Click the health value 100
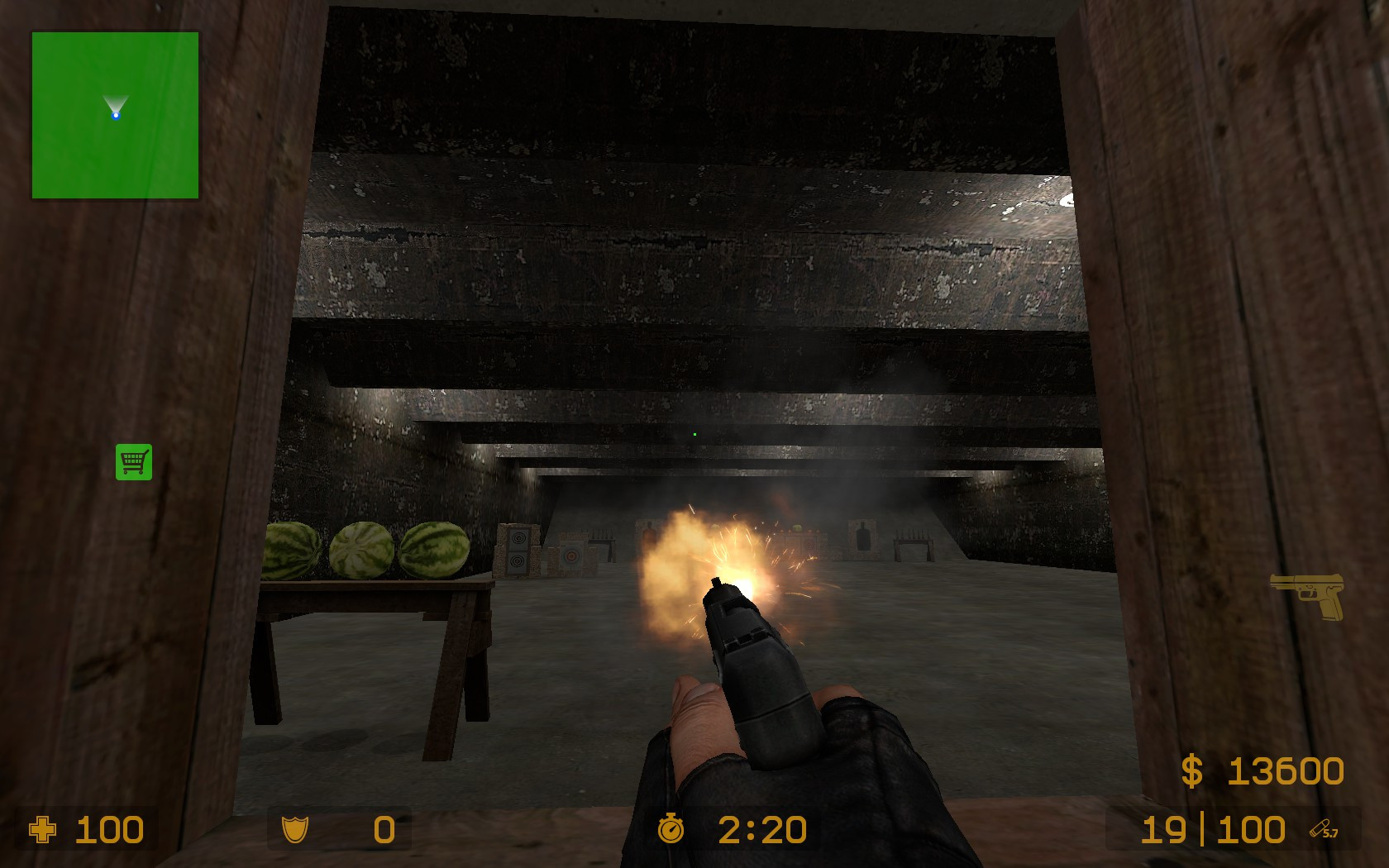This screenshot has height=868, width=1389. tap(109, 829)
